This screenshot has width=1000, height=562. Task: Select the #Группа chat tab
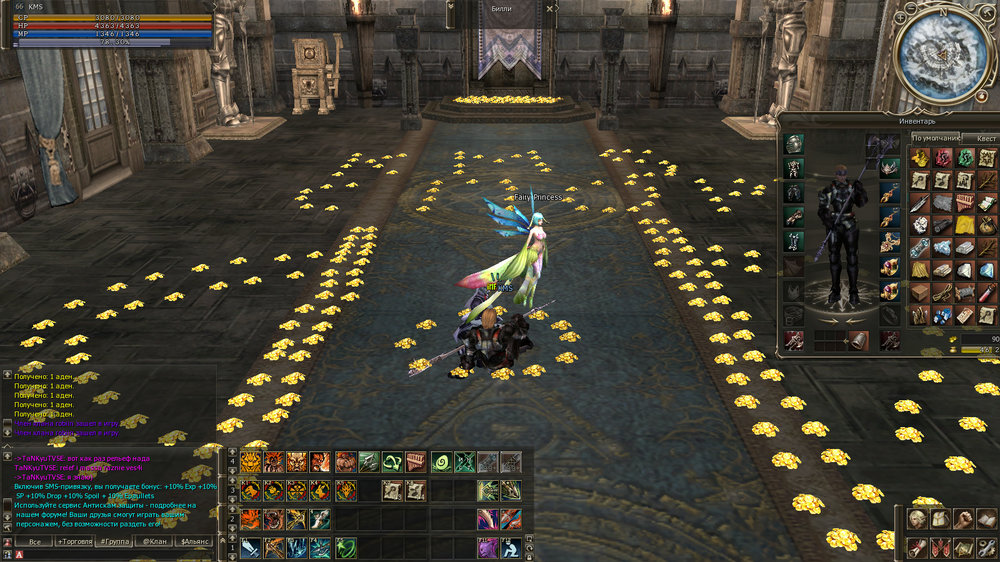pyautogui.click(x=114, y=541)
